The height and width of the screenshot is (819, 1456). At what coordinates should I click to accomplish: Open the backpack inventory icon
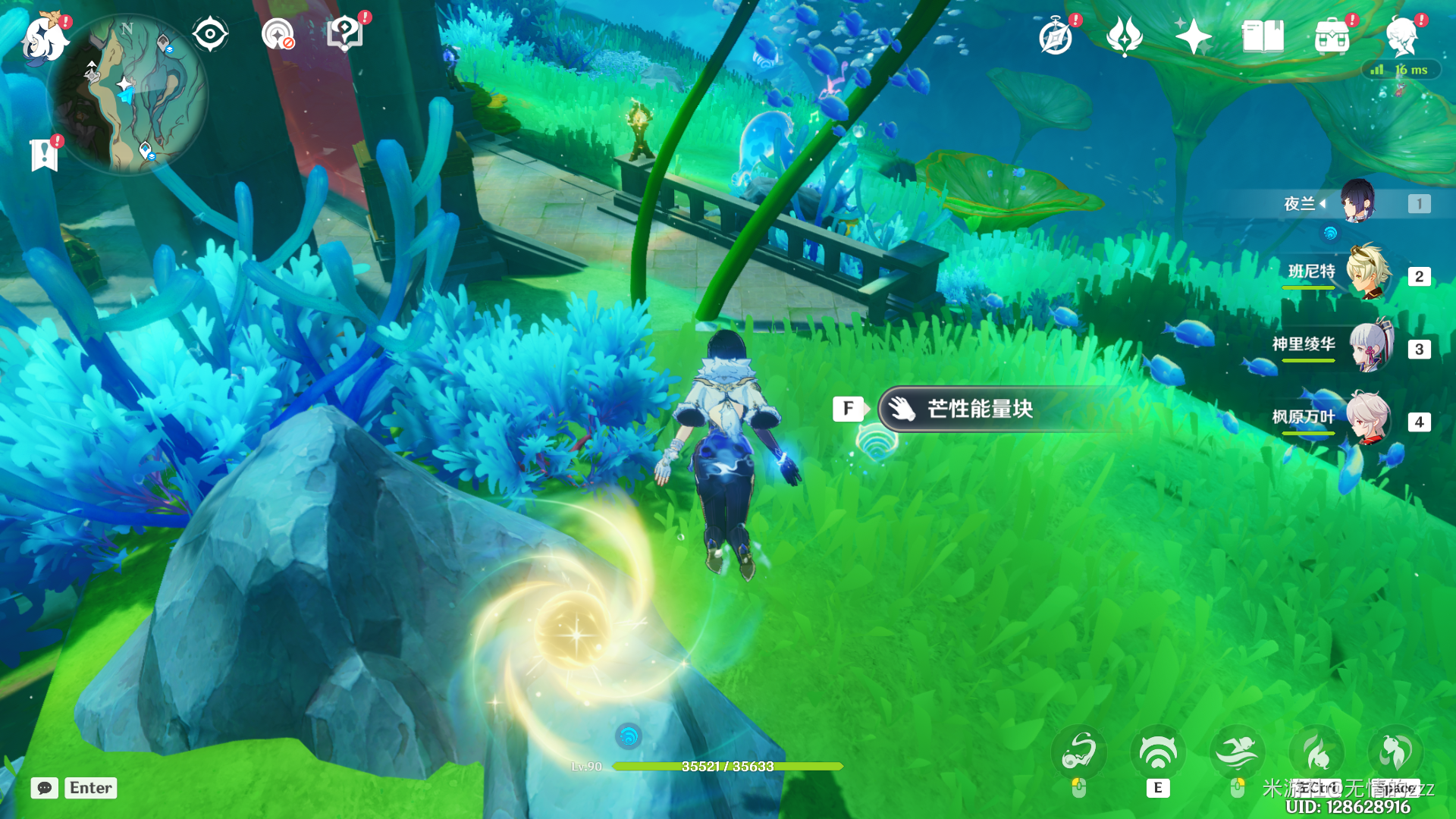click(1332, 36)
